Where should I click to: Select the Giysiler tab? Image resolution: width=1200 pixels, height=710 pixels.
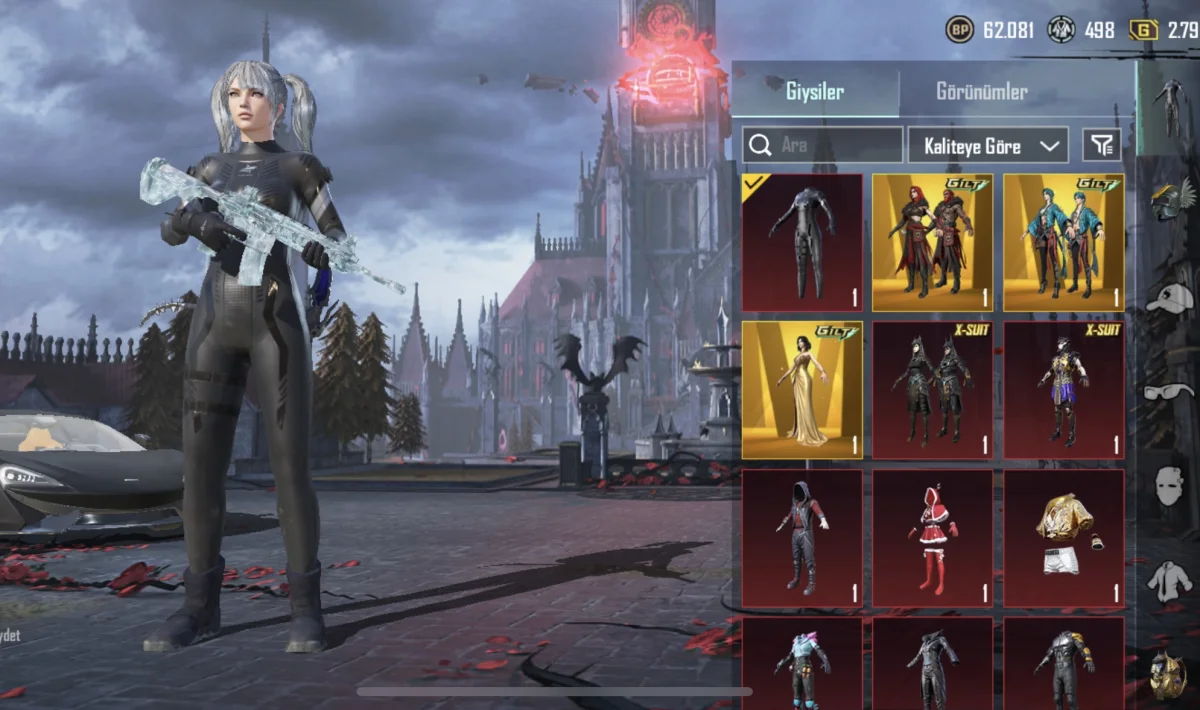(814, 92)
